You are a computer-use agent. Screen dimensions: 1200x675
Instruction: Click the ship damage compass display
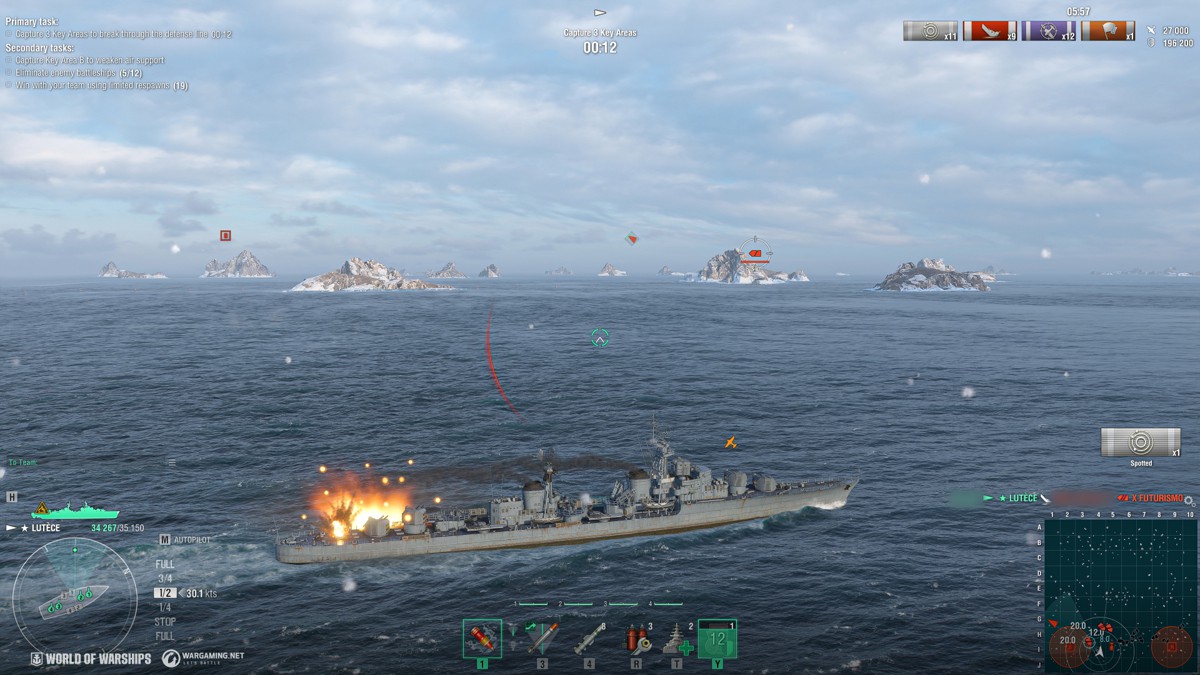click(75, 595)
